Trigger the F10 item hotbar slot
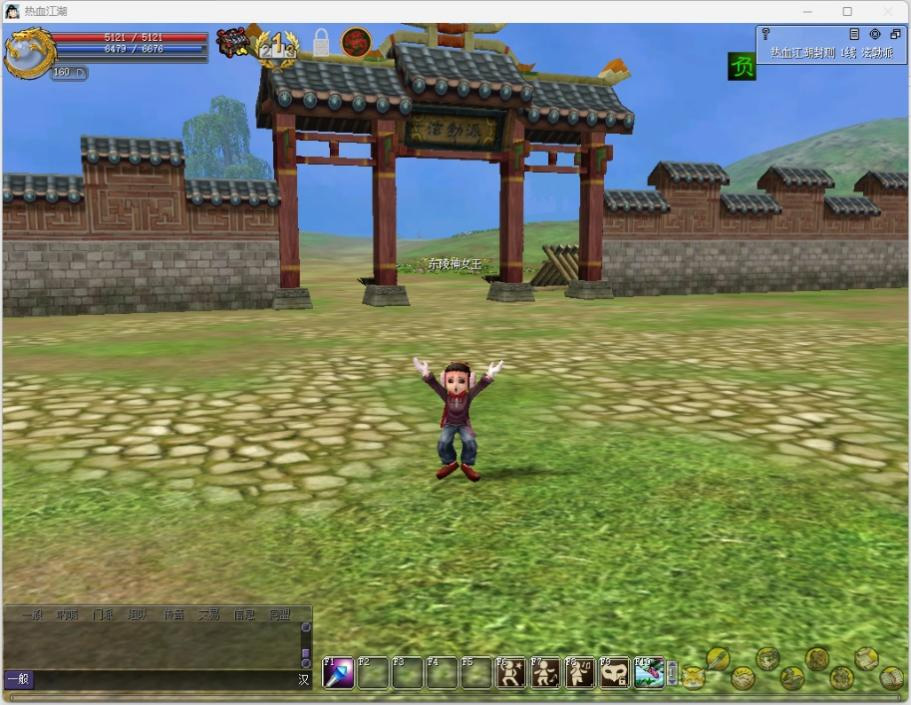This screenshot has width=911, height=705. tap(649, 673)
